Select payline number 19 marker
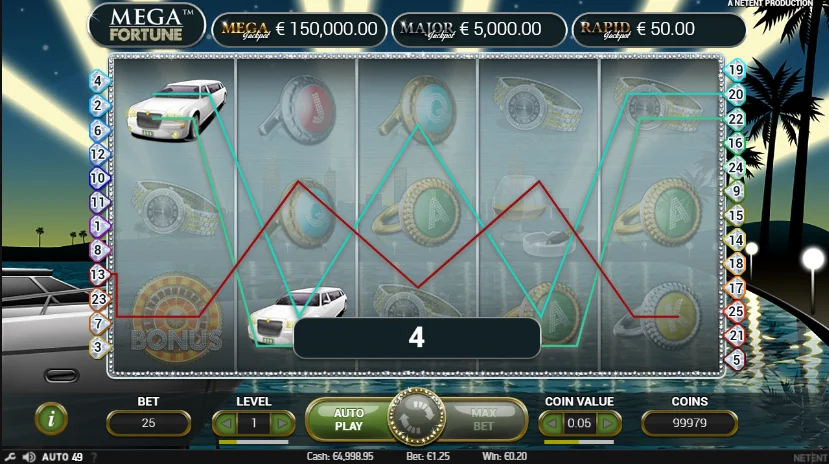Viewport: 829px width, 464px height. point(736,70)
